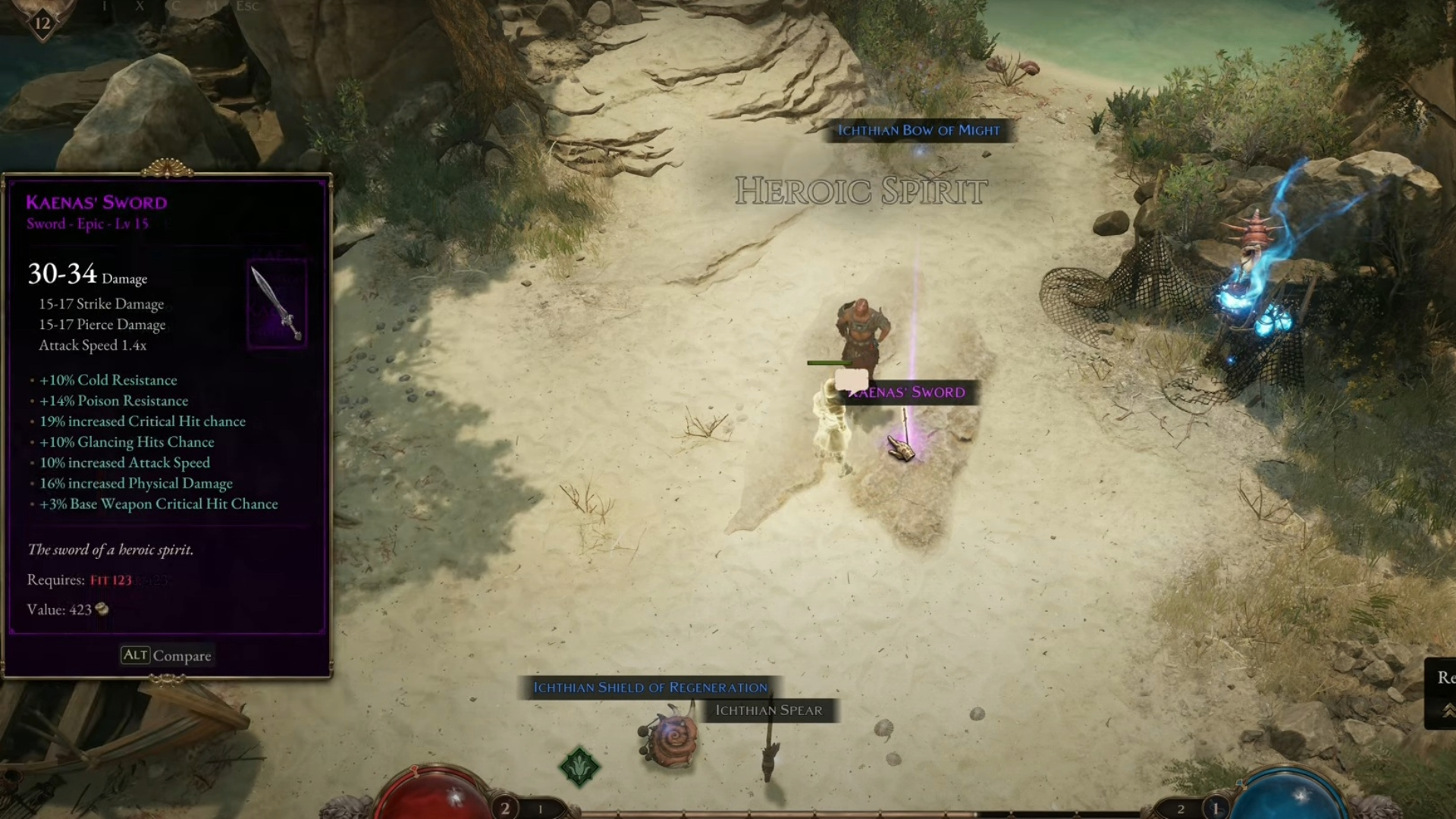The image size is (1456, 819).
Task: Loot the Ichthian Shield of Regeneration label
Action: tap(650, 687)
